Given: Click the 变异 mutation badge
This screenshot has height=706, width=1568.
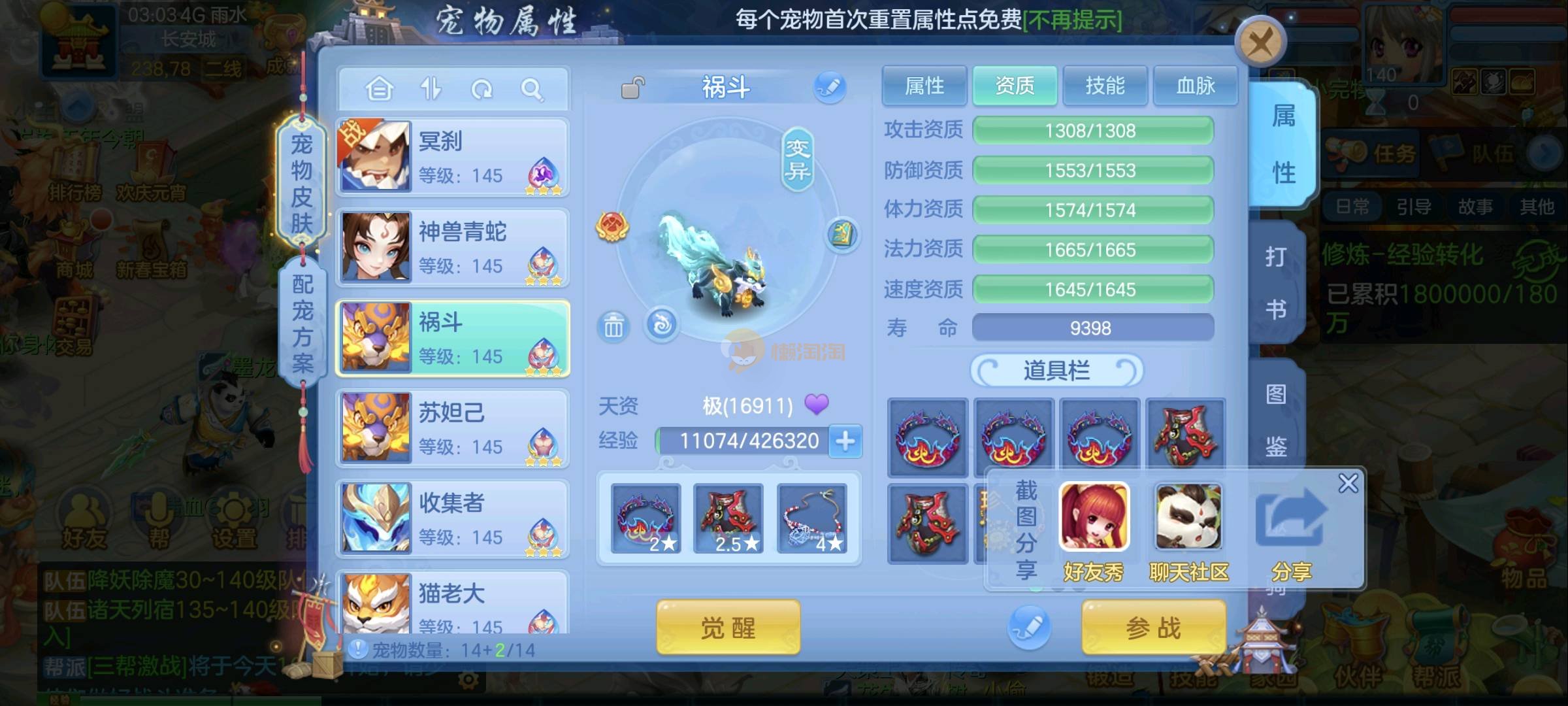Looking at the screenshot, I should [797, 160].
